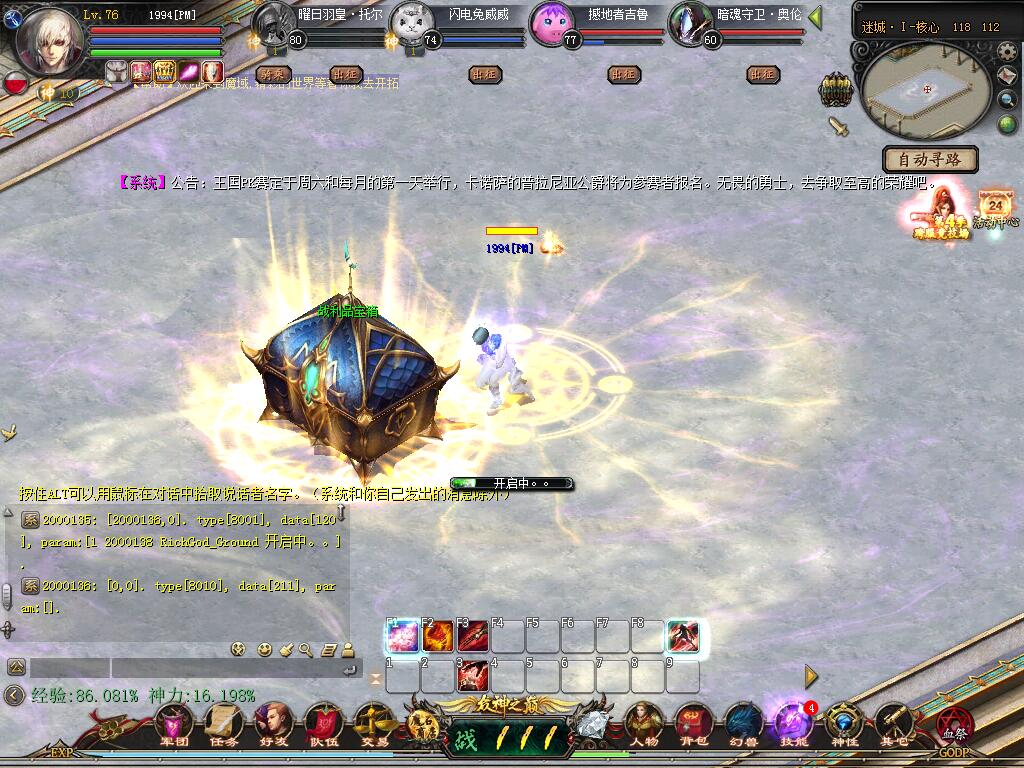Open the 任务 quest scroll menu

[x=223, y=723]
